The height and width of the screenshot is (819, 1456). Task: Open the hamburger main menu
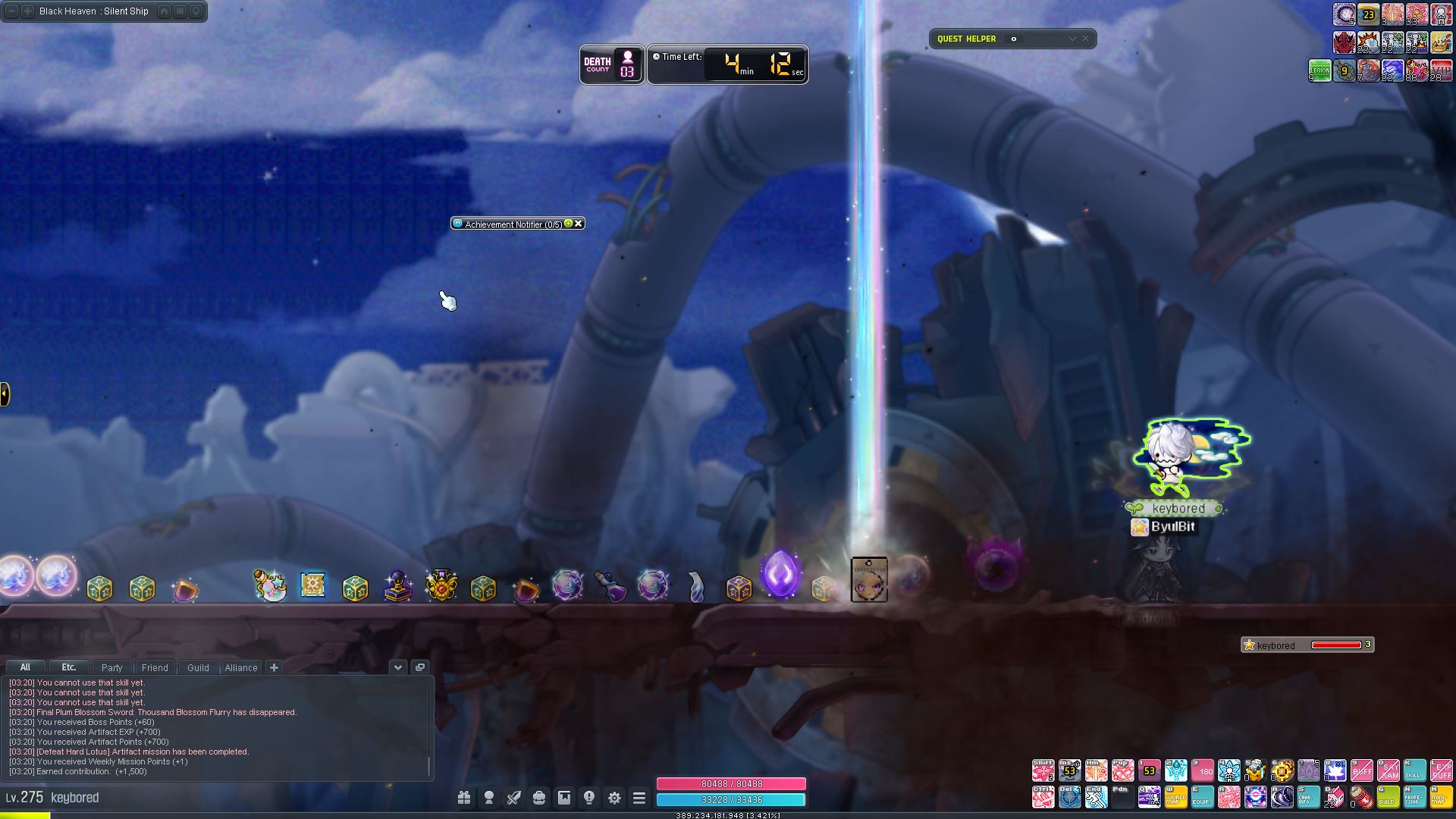coord(639,798)
